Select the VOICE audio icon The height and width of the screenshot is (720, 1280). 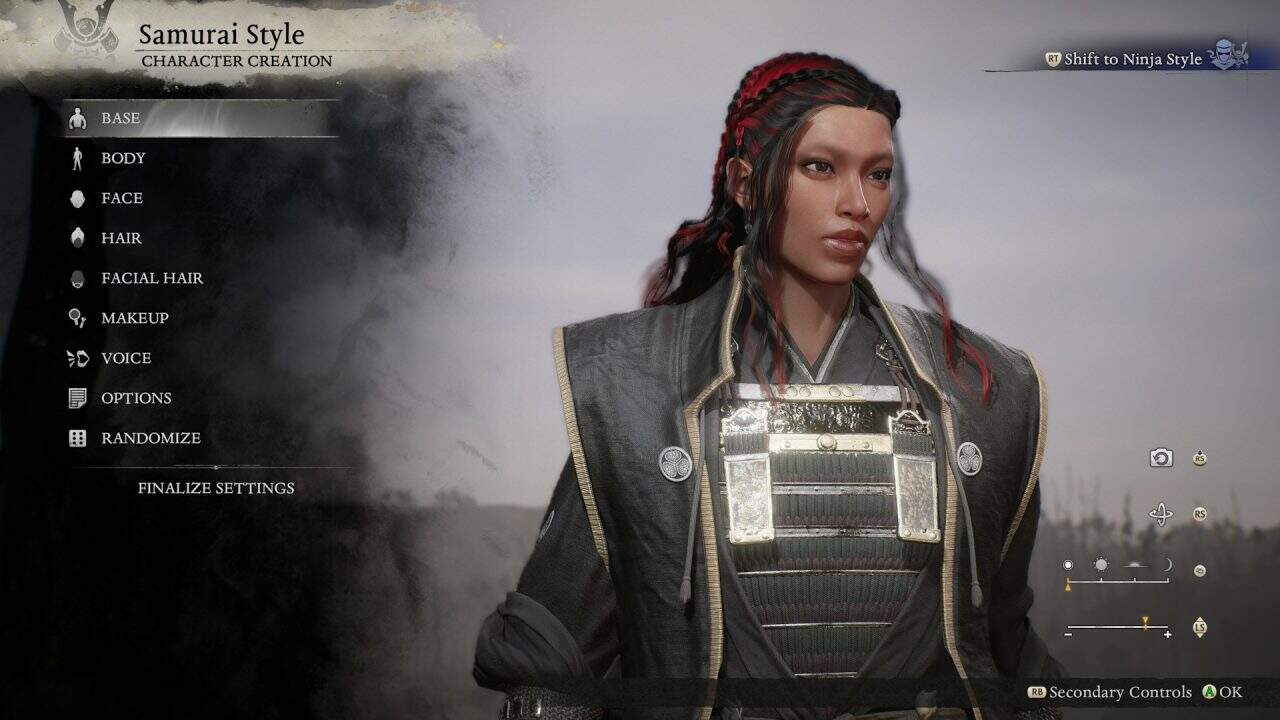tap(77, 358)
